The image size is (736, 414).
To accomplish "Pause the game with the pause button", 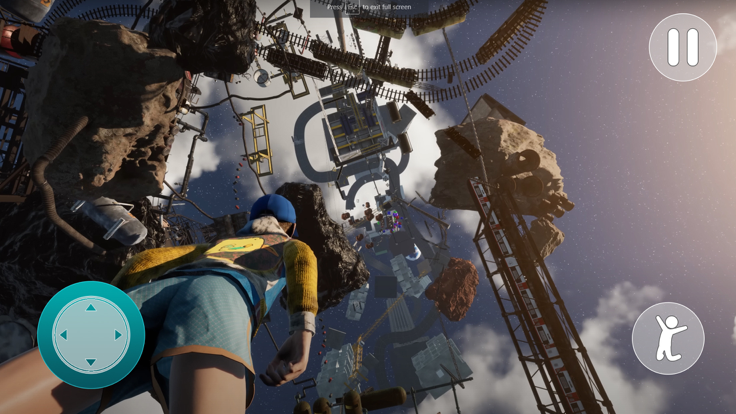I will [683, 47].
